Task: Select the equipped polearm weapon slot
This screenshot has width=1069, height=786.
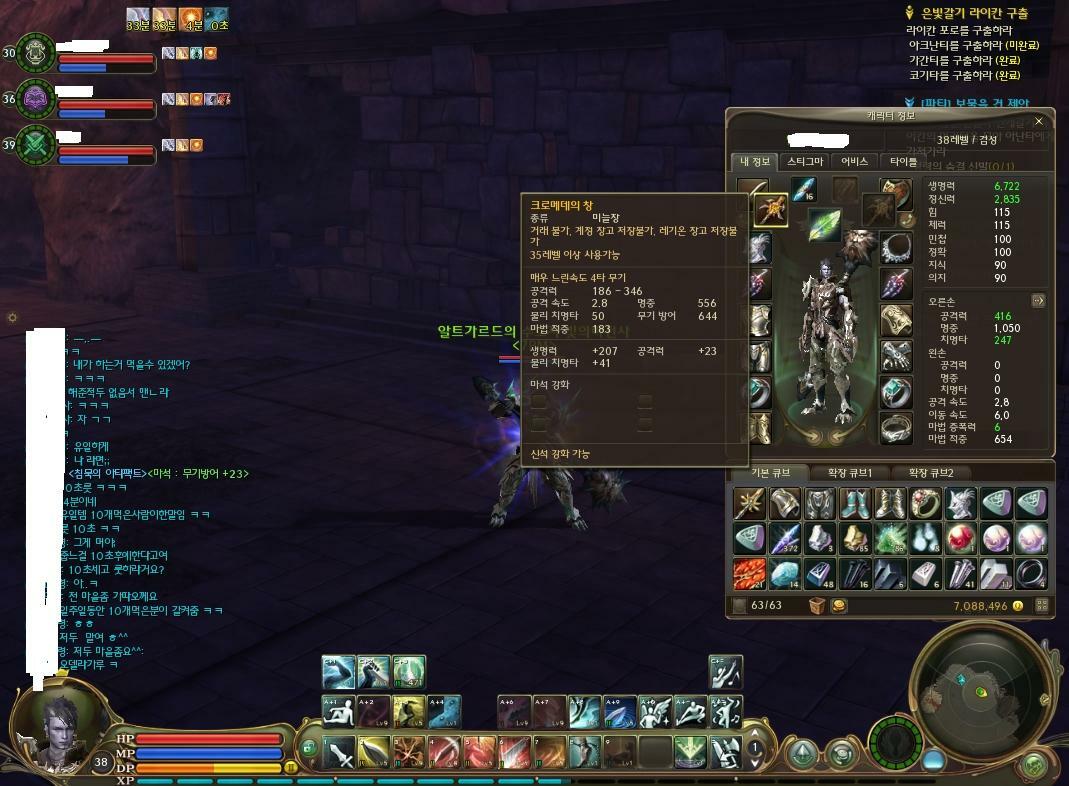Action: point(770,209)
